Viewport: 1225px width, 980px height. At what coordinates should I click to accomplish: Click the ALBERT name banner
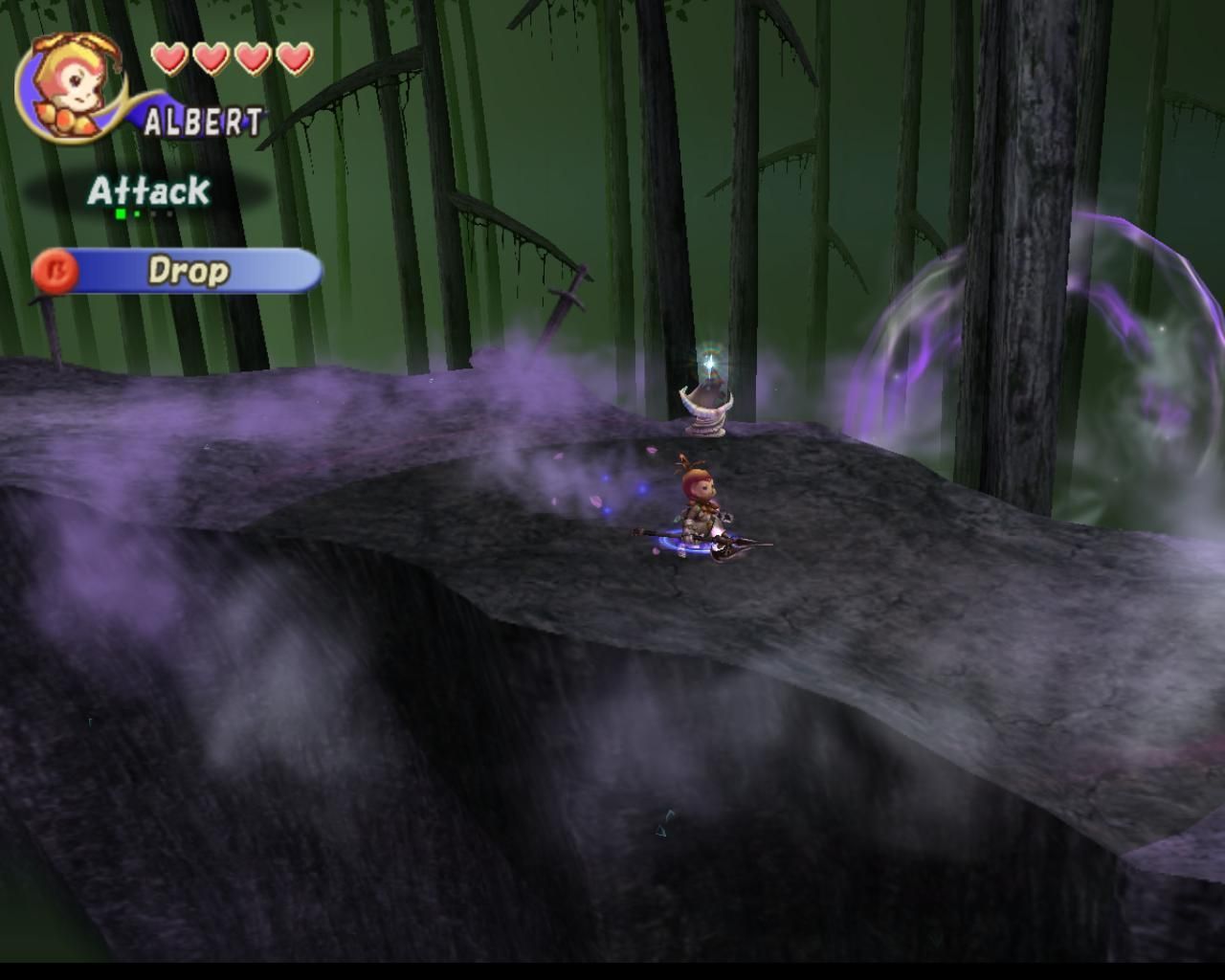(x=201, y=120)
